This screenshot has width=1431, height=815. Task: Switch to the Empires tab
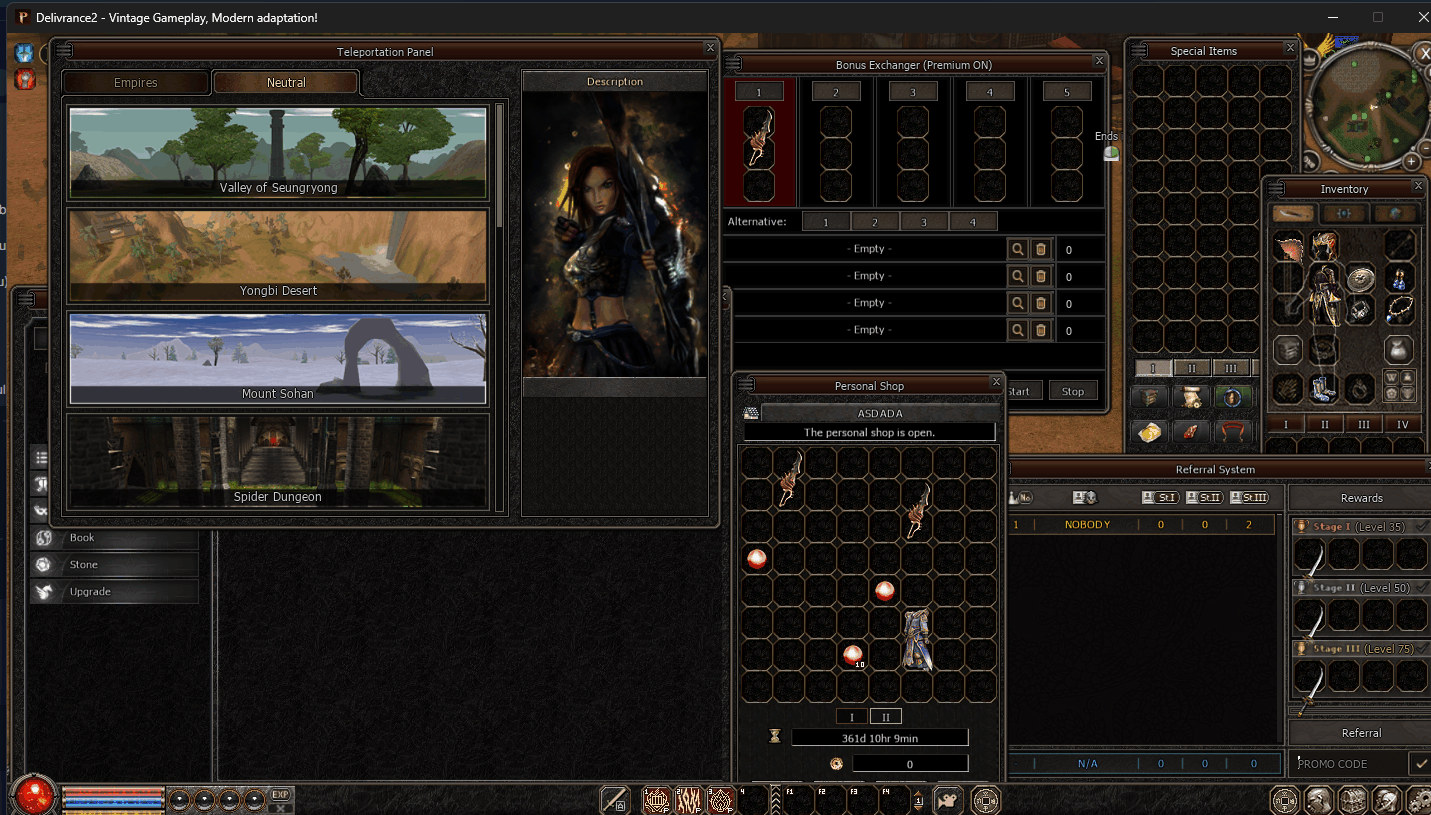136,83
